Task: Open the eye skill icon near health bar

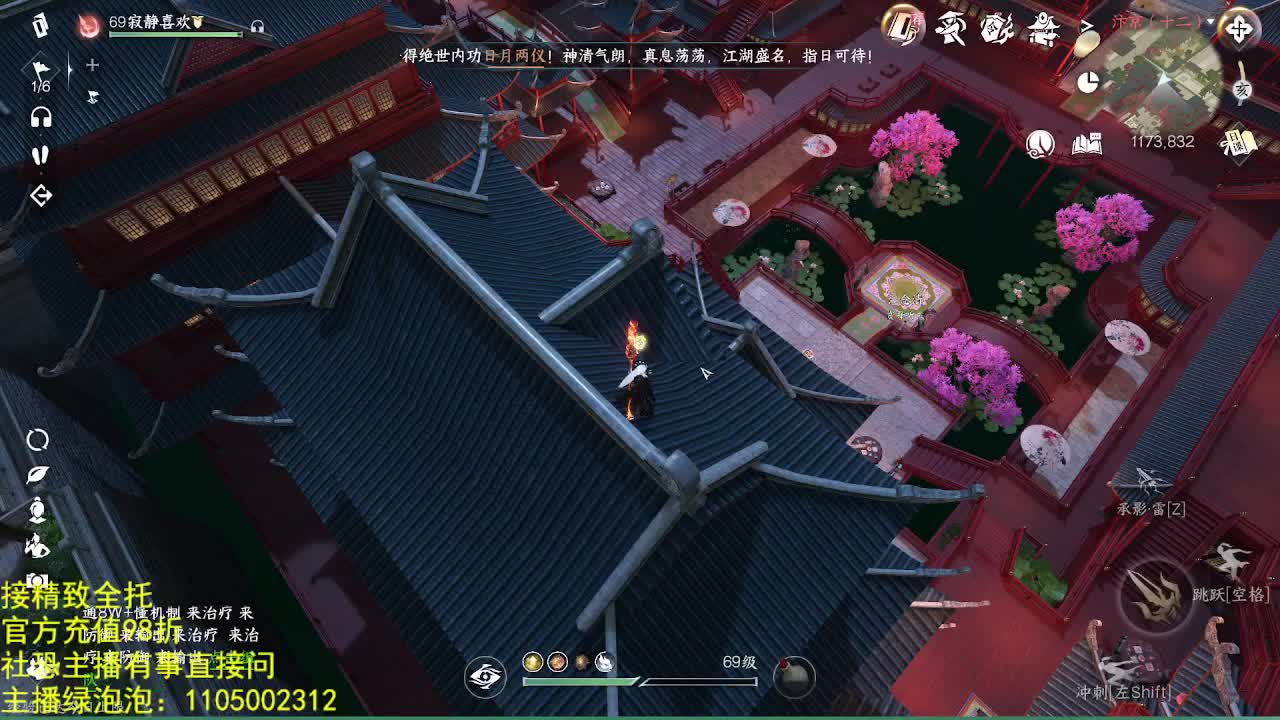Action: (487, 678)
